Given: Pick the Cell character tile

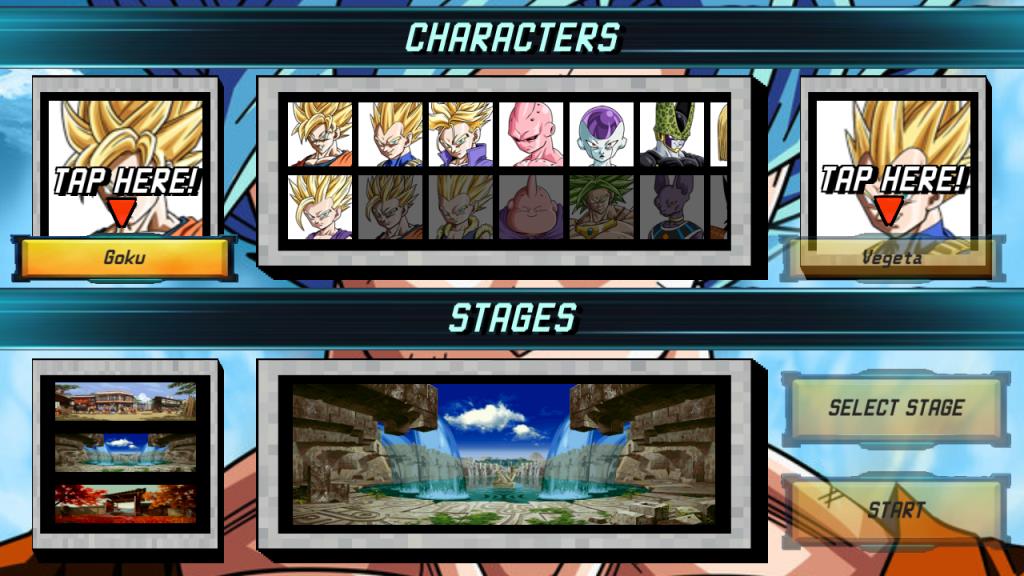Looking at the screenshot, I should tap(671, 133).
